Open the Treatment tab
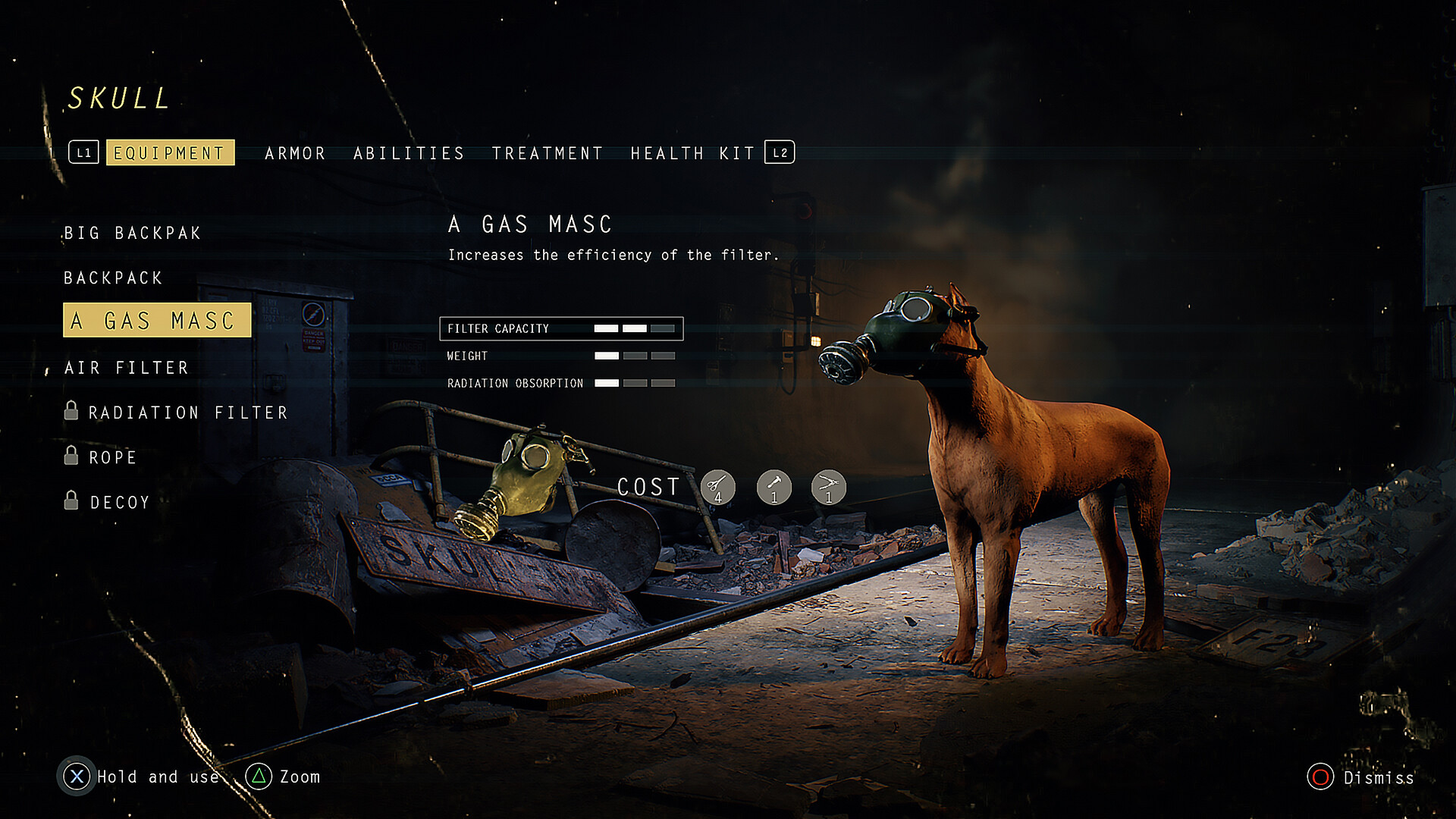This screenshot has width=1456, height=819. tap(547, 154)
